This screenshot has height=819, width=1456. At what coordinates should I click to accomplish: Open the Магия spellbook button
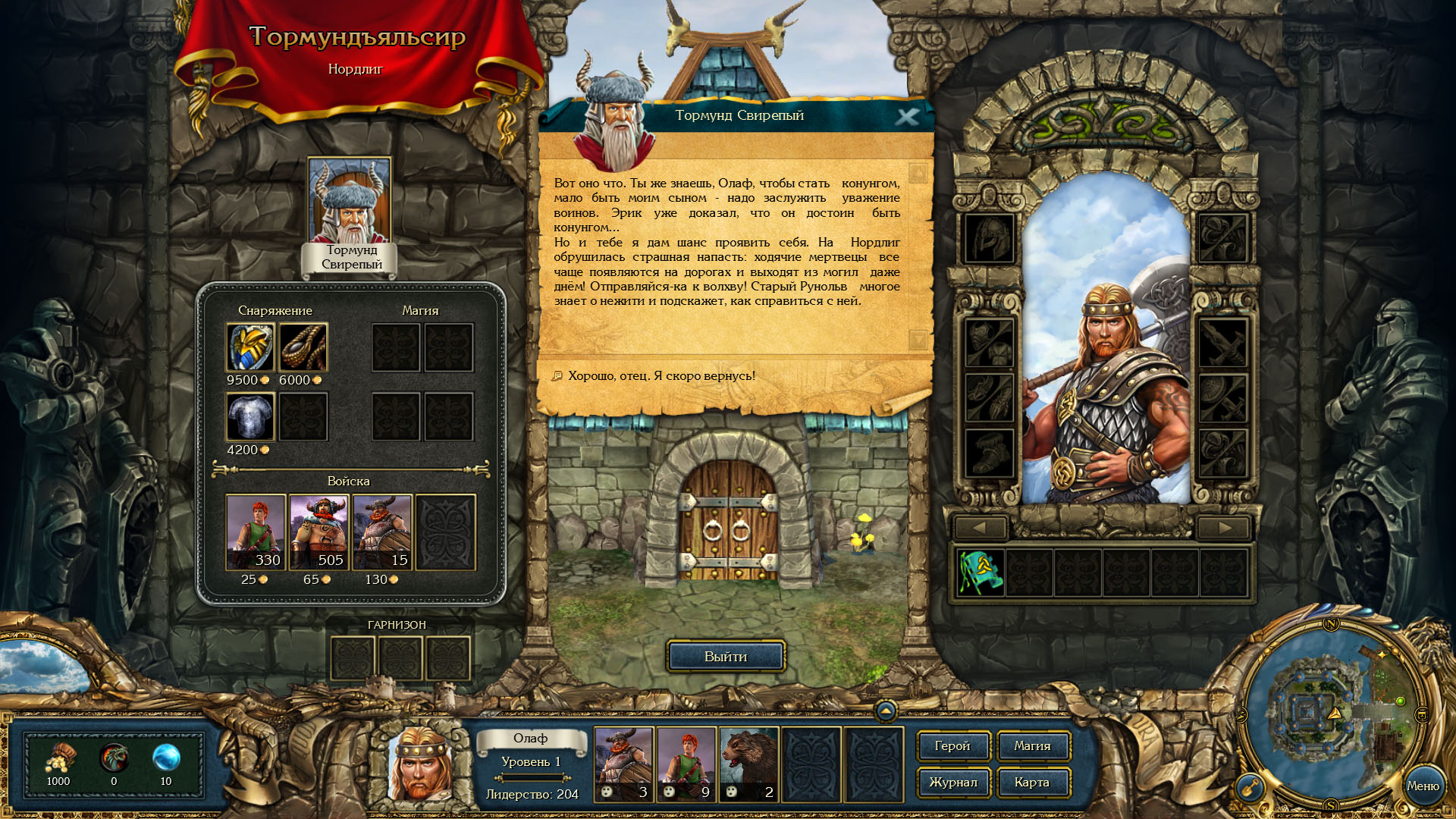pyautogui.click(x=1032, y=746)
